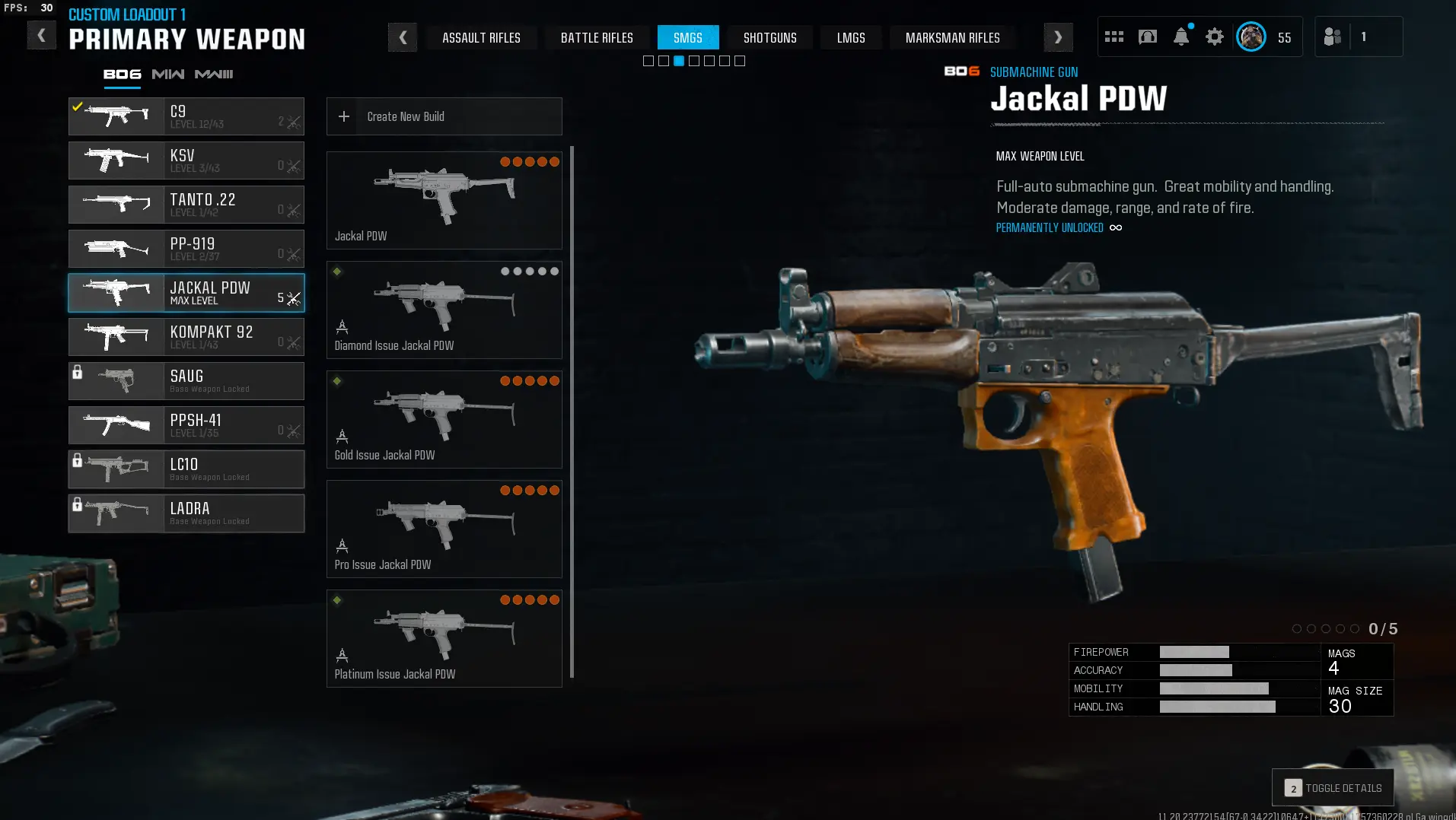
Task: Open the notifications bell
Action: pos(1181,37)
